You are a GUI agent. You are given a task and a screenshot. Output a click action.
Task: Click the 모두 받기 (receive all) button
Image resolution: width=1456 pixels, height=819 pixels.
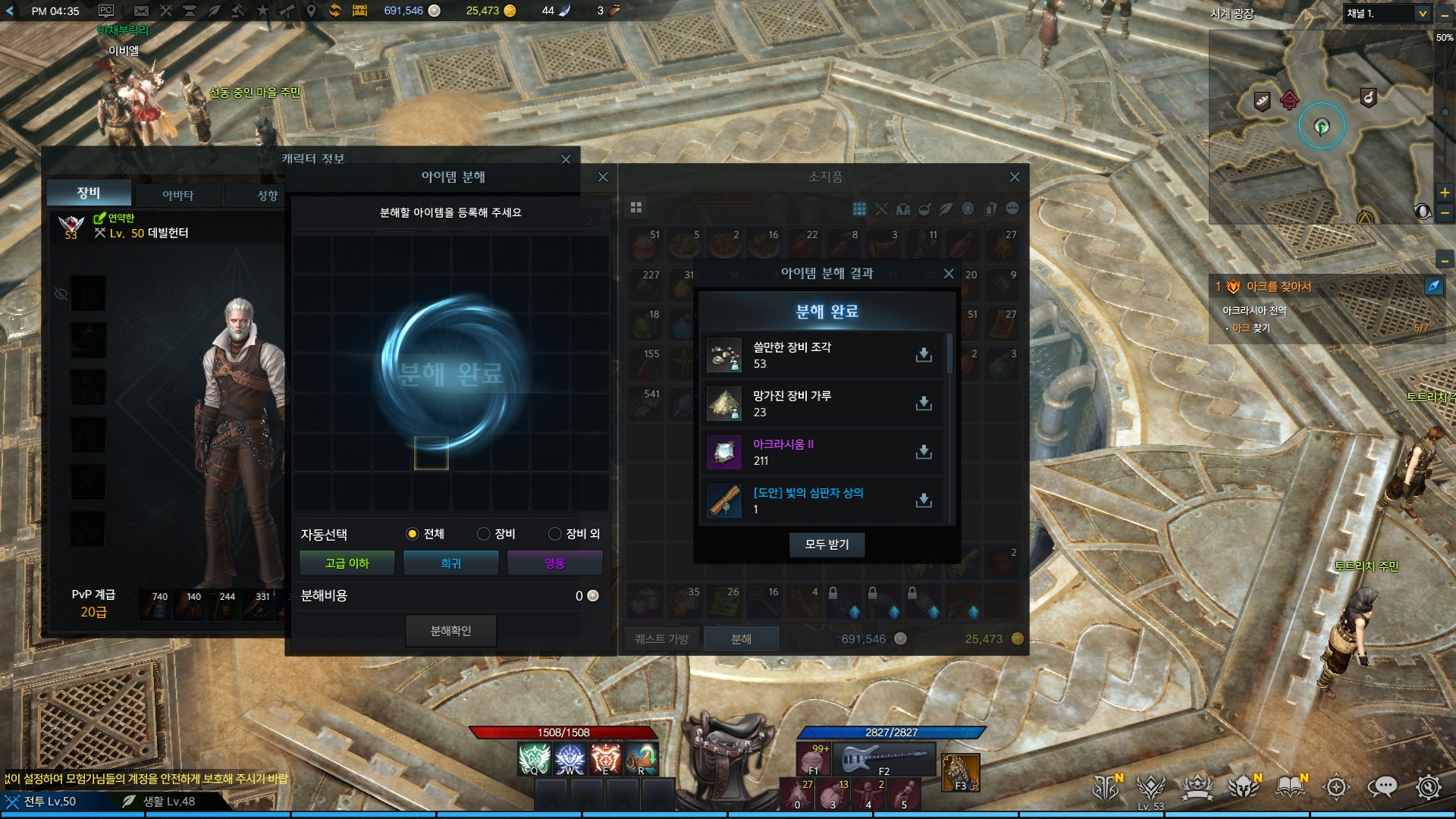[827, 544]
